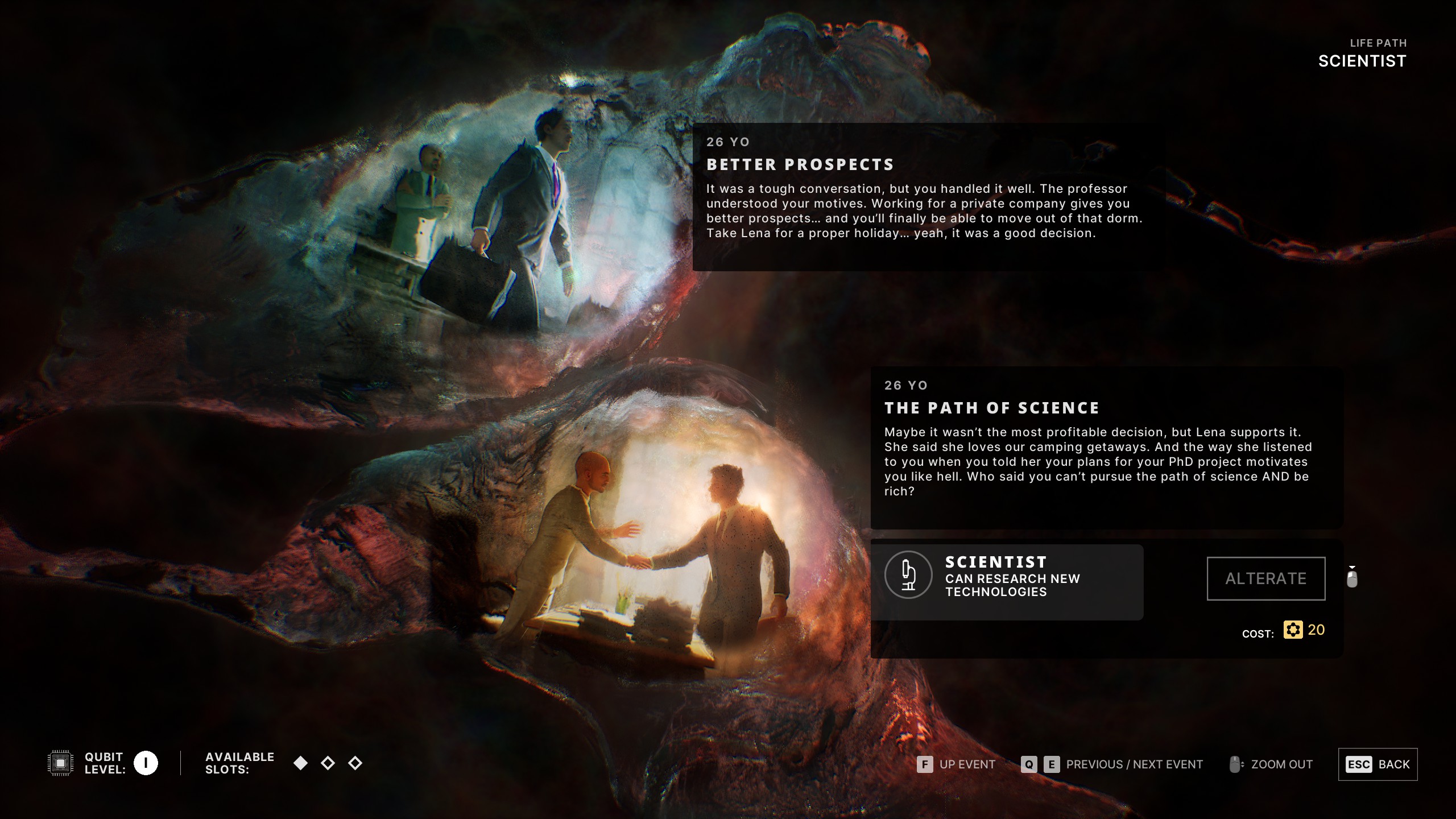The height and width of the screenshot is (819, 1456).
Task: Select the Better Prospects event card
Action: 928,196
